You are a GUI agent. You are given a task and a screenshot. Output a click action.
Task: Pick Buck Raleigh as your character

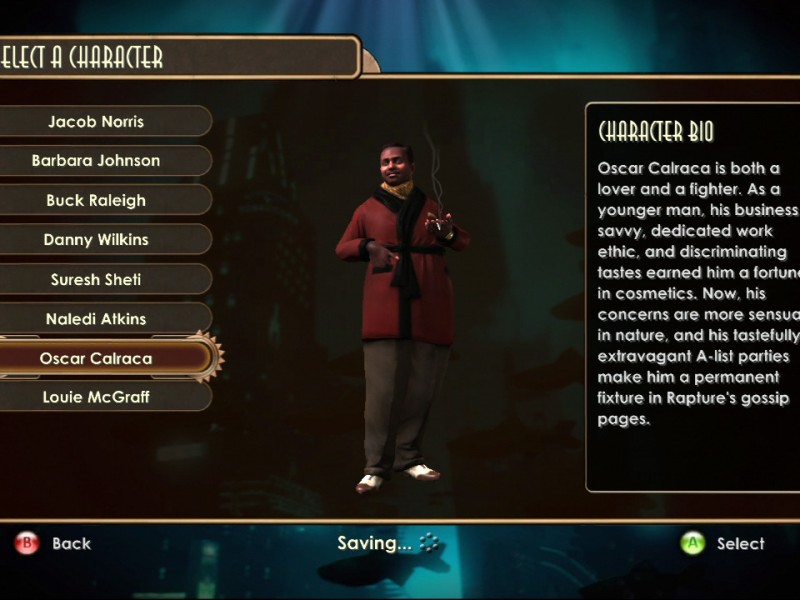pyautogui.click(x=96, y=200)
